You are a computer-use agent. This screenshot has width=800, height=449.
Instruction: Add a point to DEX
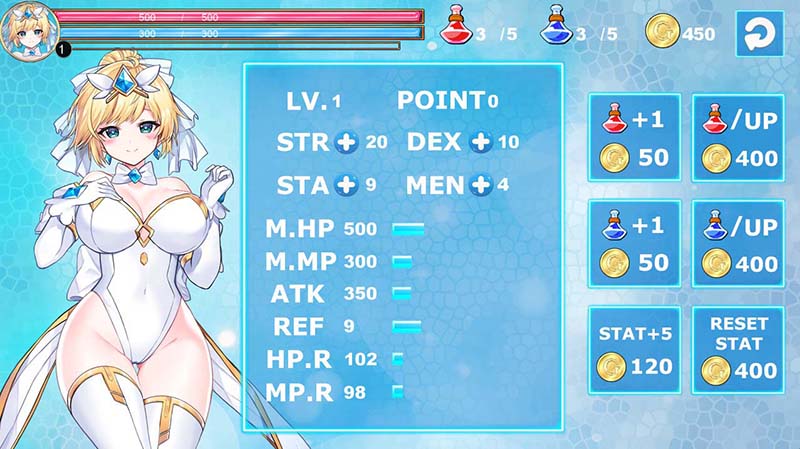(481, 142)
